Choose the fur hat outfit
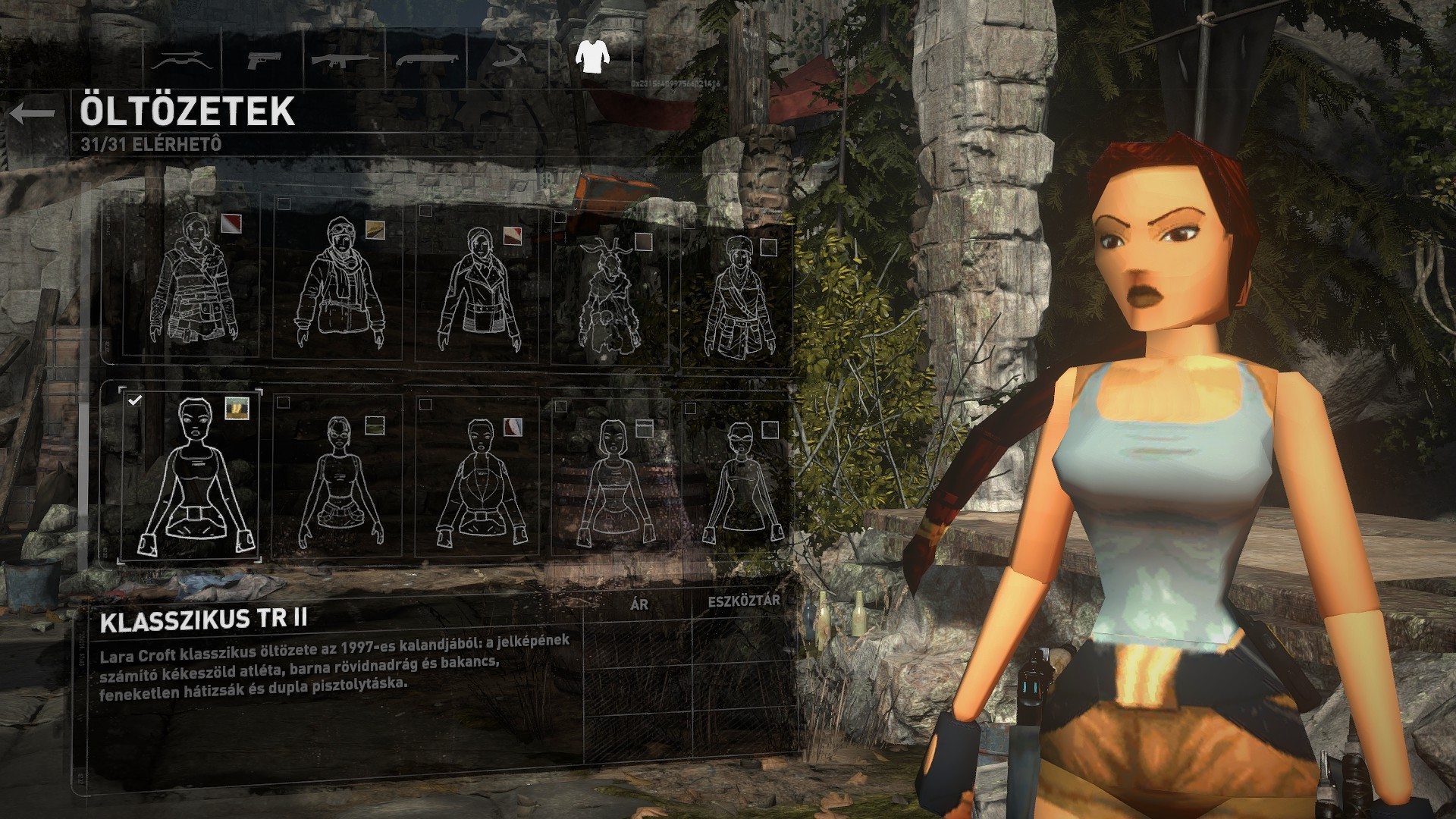Viewport: 1456px width, 819px height. point(738,296)
